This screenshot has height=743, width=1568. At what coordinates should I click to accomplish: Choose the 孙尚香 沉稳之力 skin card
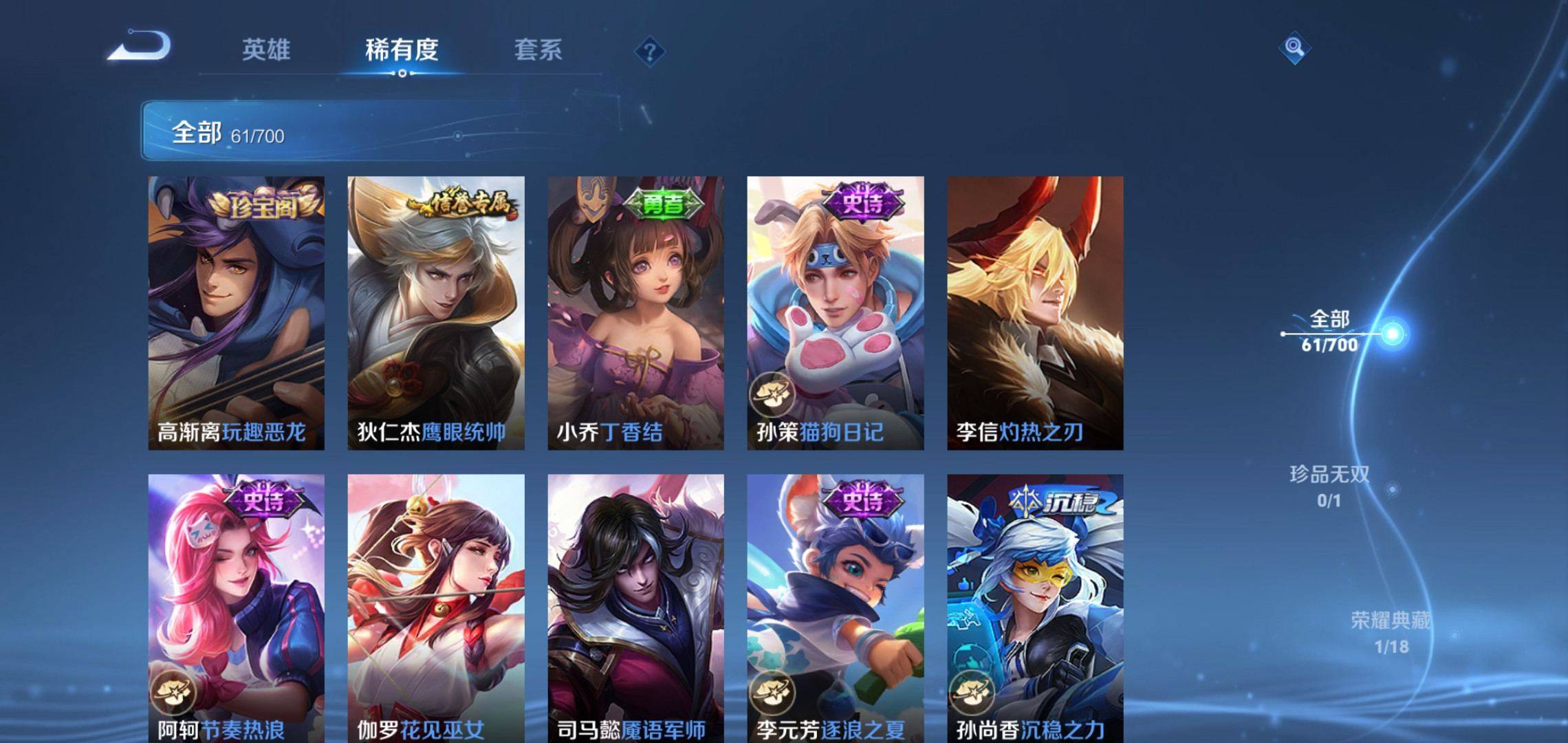(x=1035, y=609)
